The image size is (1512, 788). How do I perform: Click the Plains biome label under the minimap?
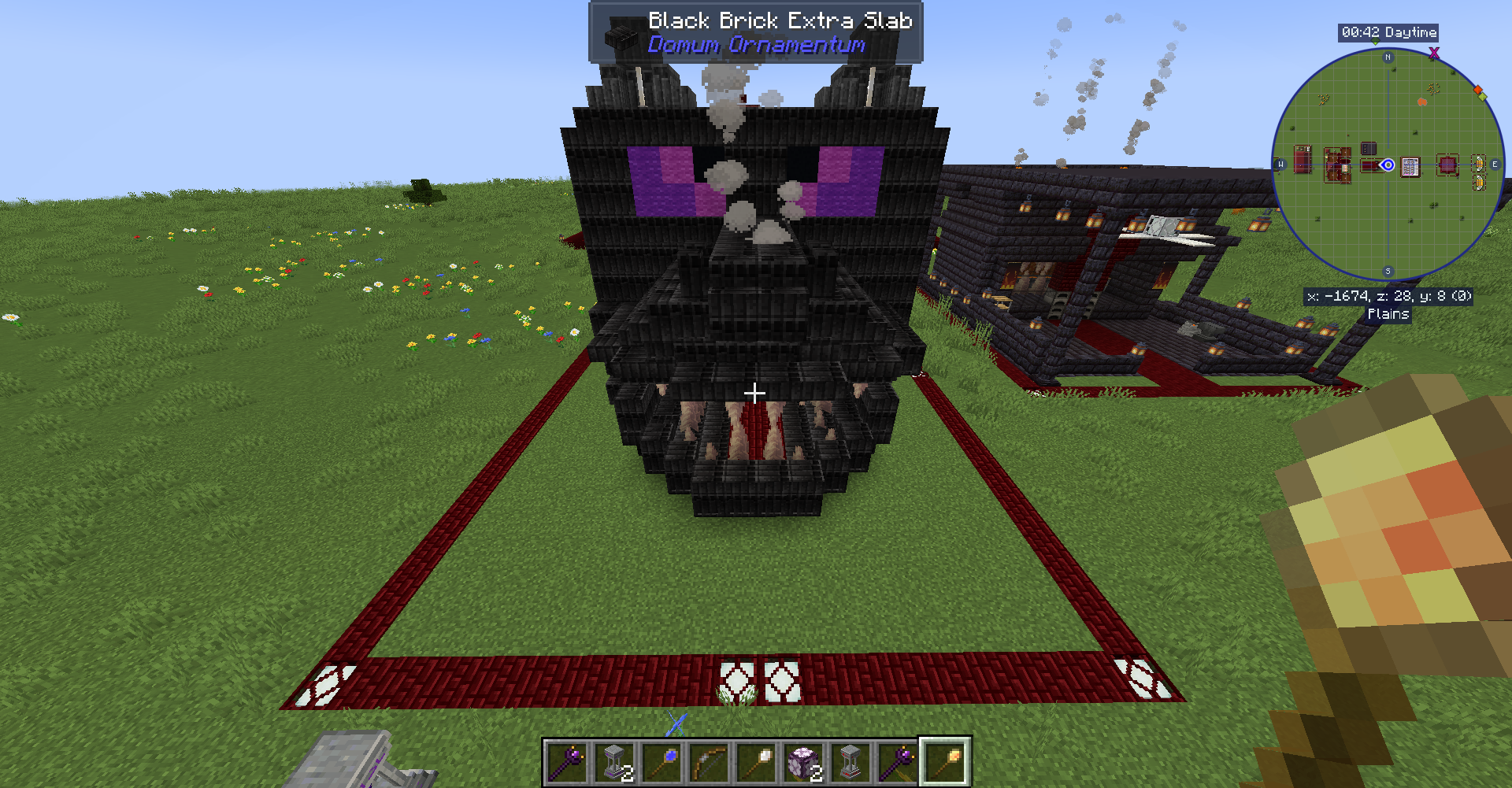click(1389, 314)
